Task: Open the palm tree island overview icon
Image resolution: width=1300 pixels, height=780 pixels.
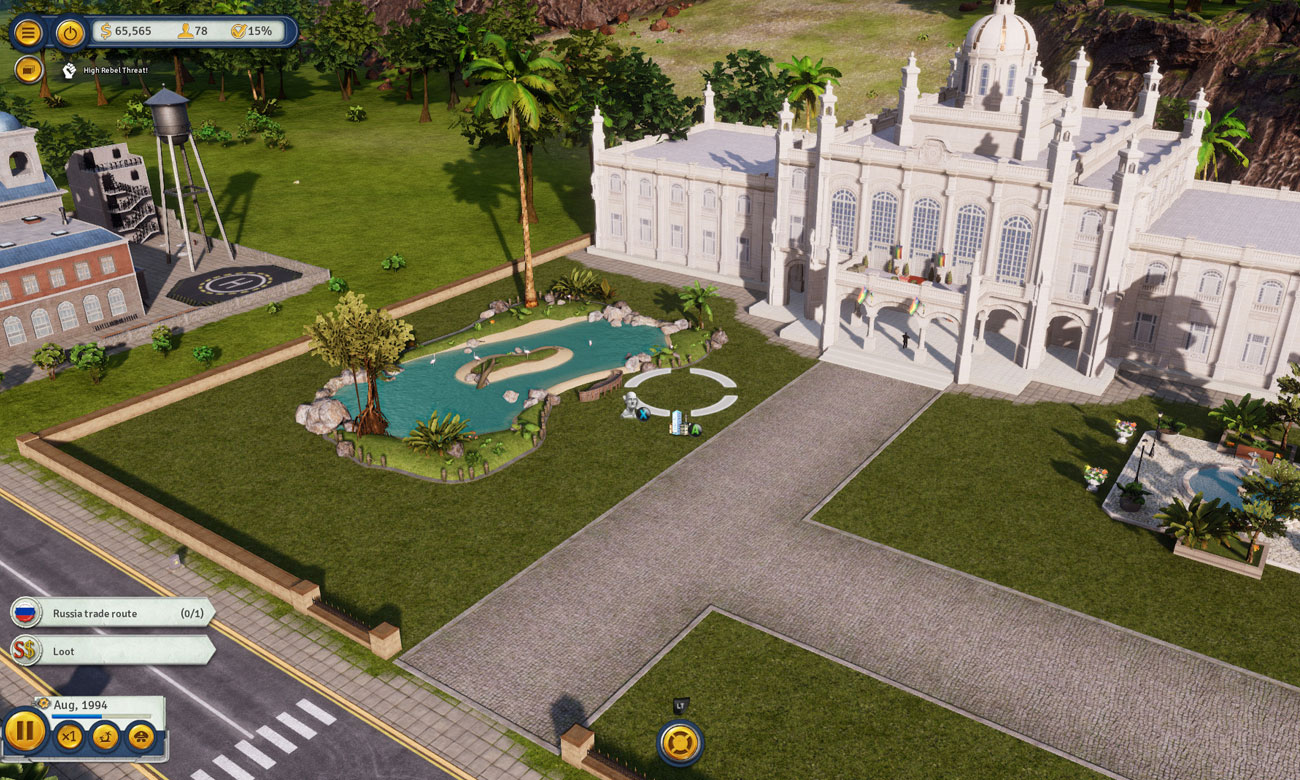Action: click(106, 738)
